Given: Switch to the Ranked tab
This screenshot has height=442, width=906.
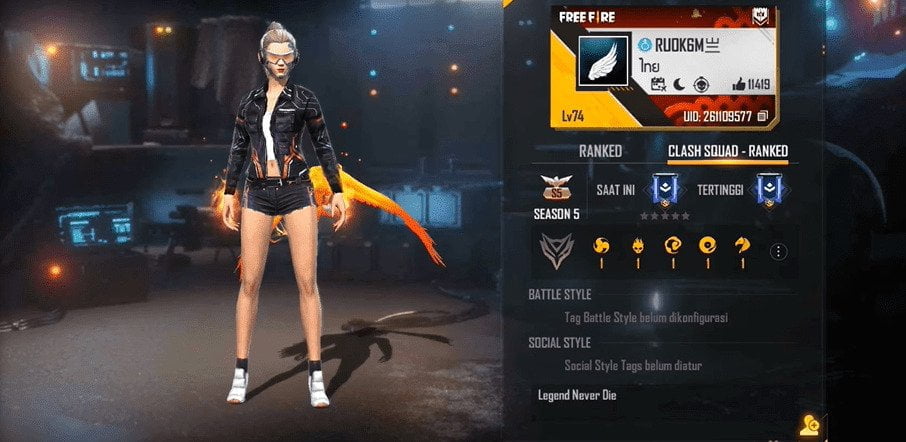Looking at the screenshot, I should point(600,151).
